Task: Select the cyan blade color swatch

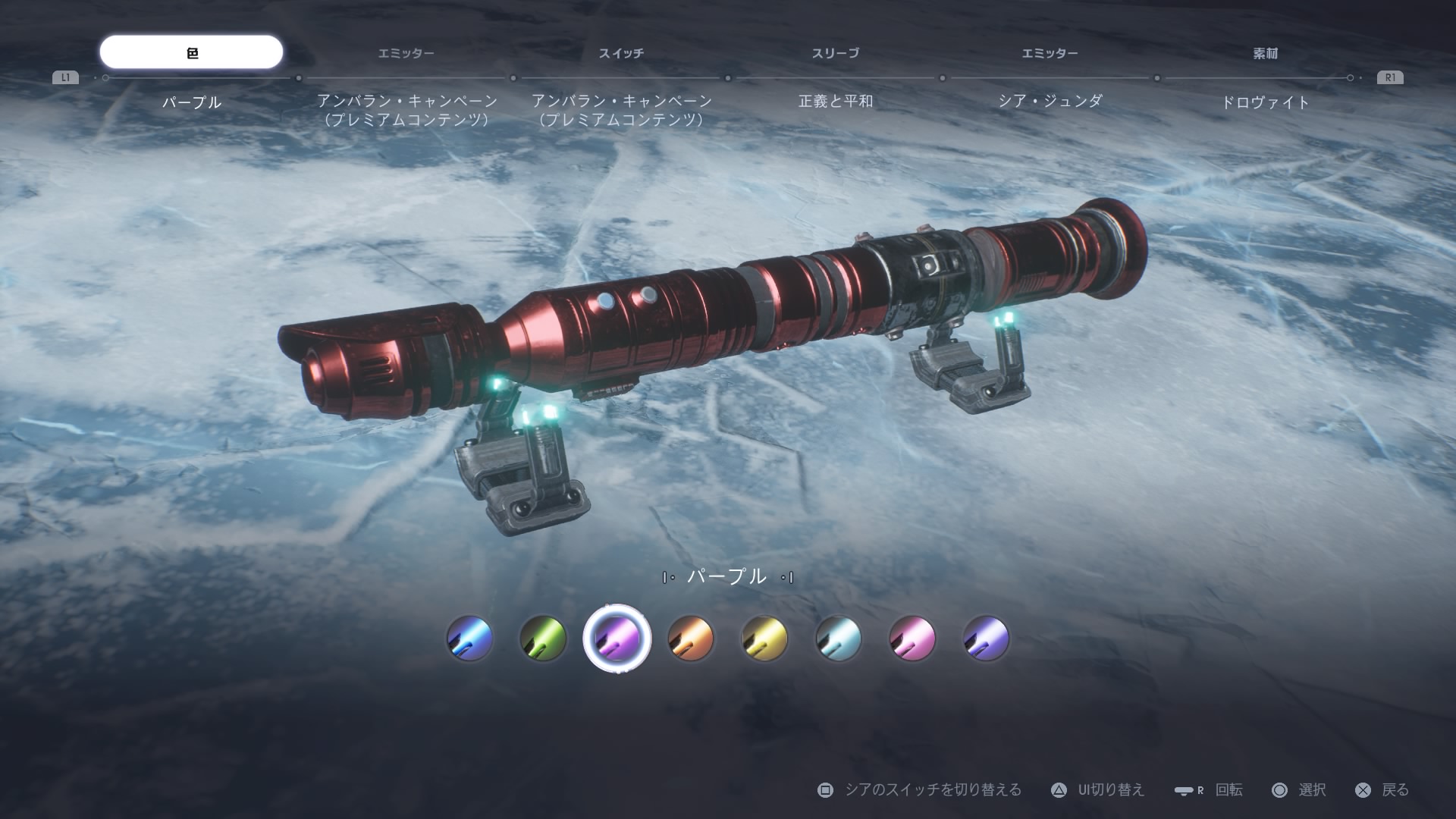Action: pos(838,639)
